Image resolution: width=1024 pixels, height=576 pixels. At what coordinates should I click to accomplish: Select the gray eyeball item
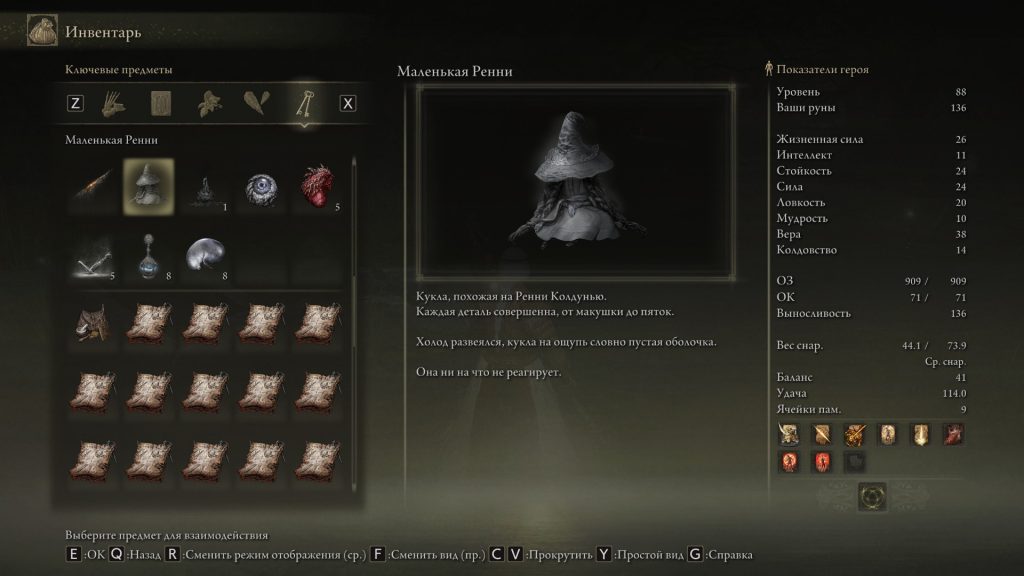coord(262,186)
